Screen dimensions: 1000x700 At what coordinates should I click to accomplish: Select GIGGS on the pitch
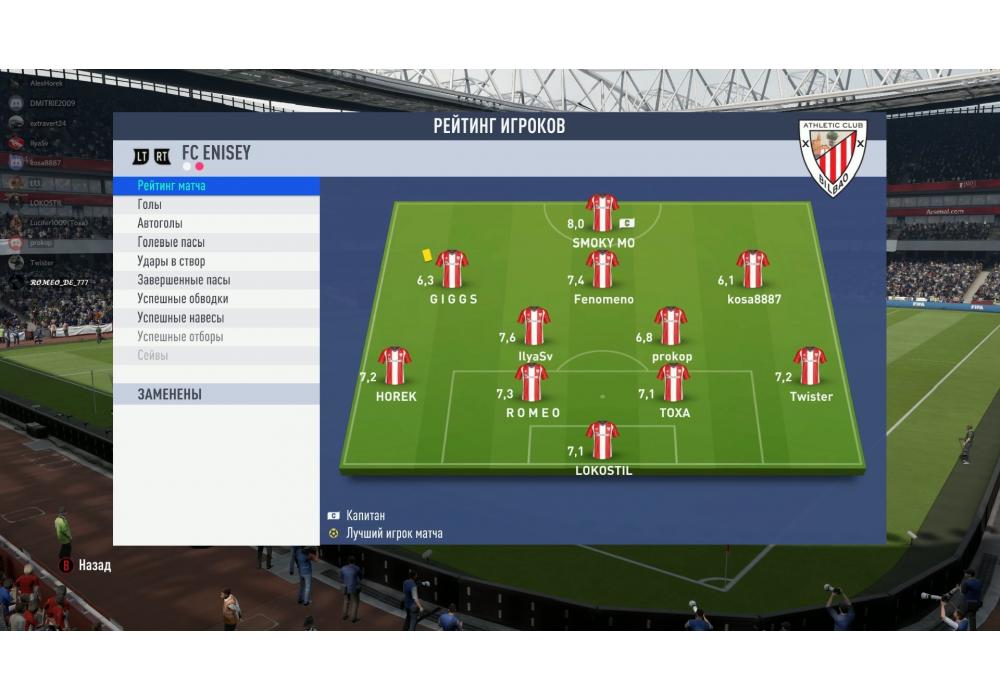(x=452, y=269)
